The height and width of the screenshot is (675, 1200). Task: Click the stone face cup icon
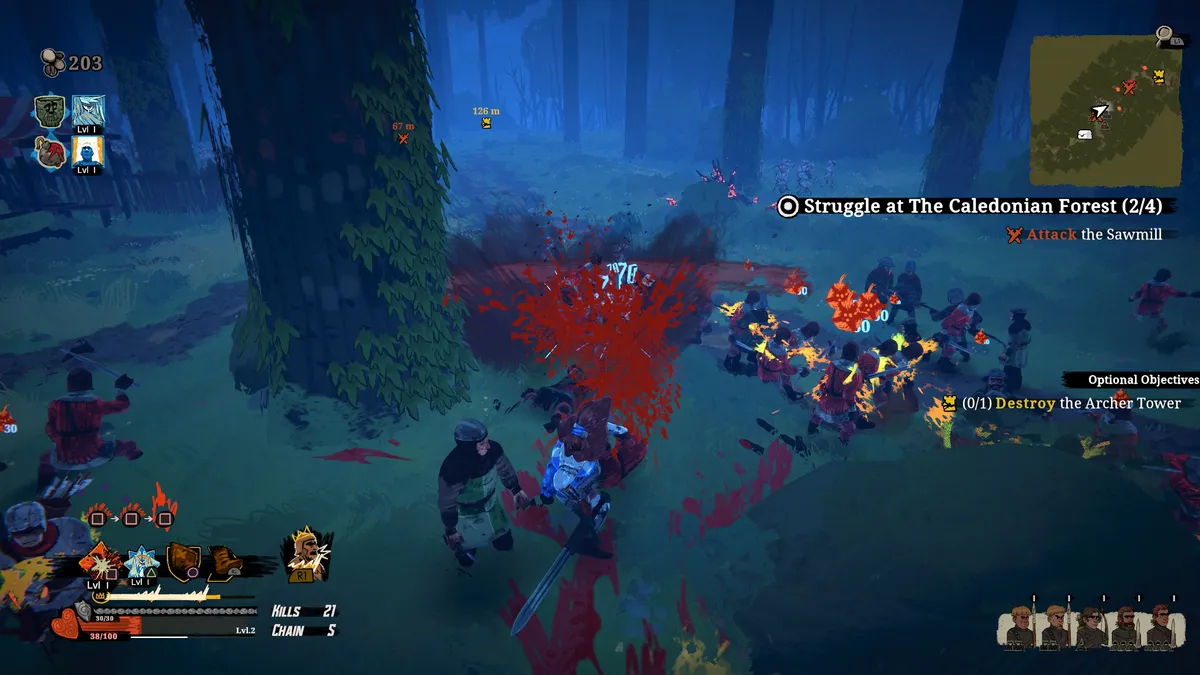pos(50,111)
